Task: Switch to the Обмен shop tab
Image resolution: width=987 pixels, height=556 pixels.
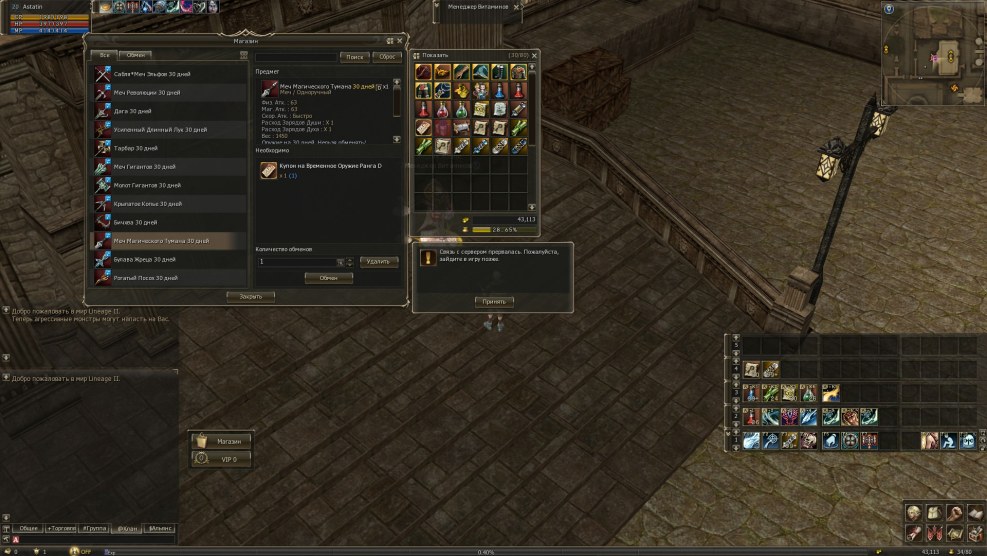Action: click(136, 55)
